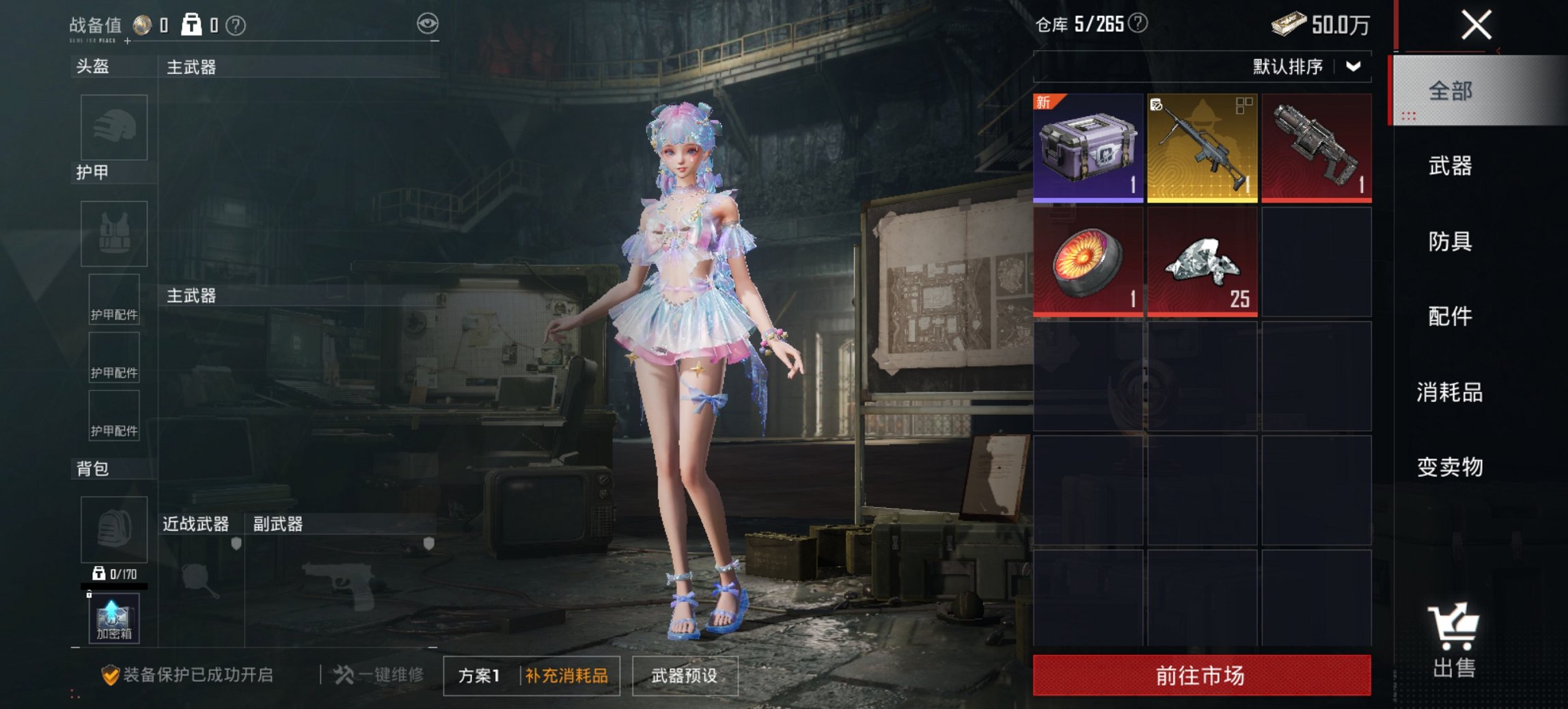
Task: Select the empty helmet equipment slot
Action: pyautogui.click(x=113, y=129)
